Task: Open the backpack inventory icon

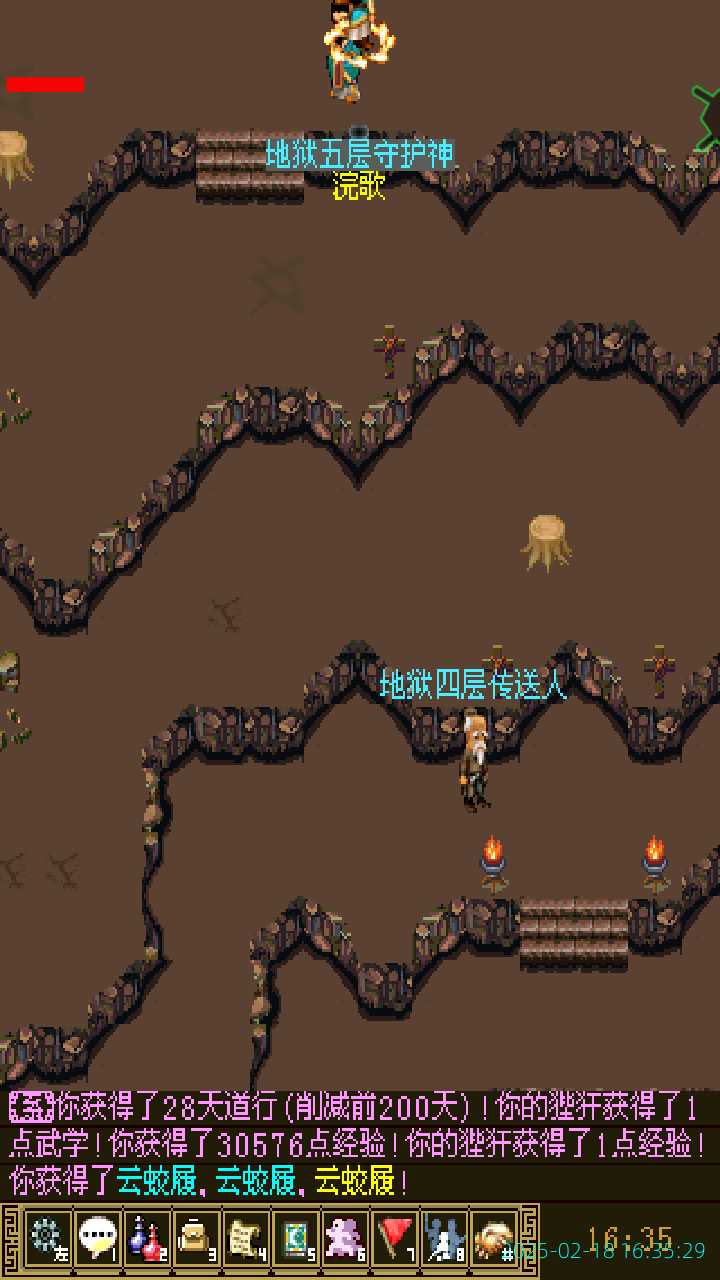Action: click(197, 1238)
